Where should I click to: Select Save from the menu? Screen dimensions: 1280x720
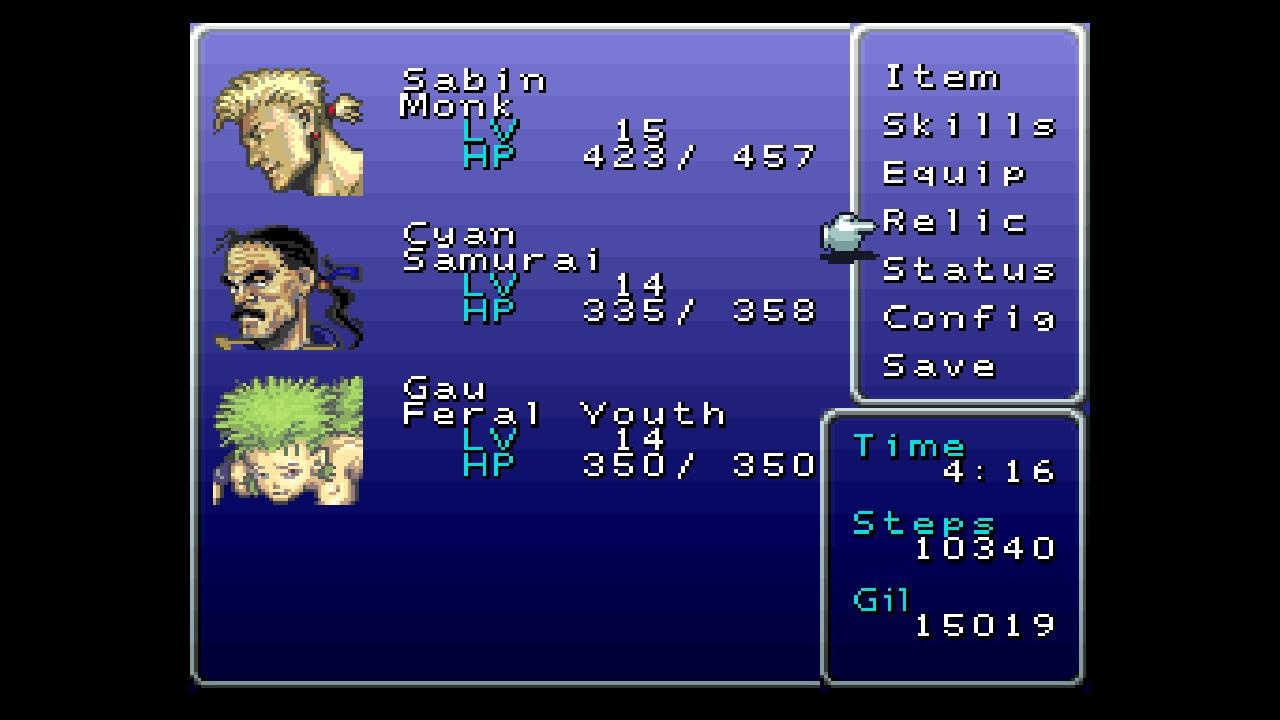939,366
